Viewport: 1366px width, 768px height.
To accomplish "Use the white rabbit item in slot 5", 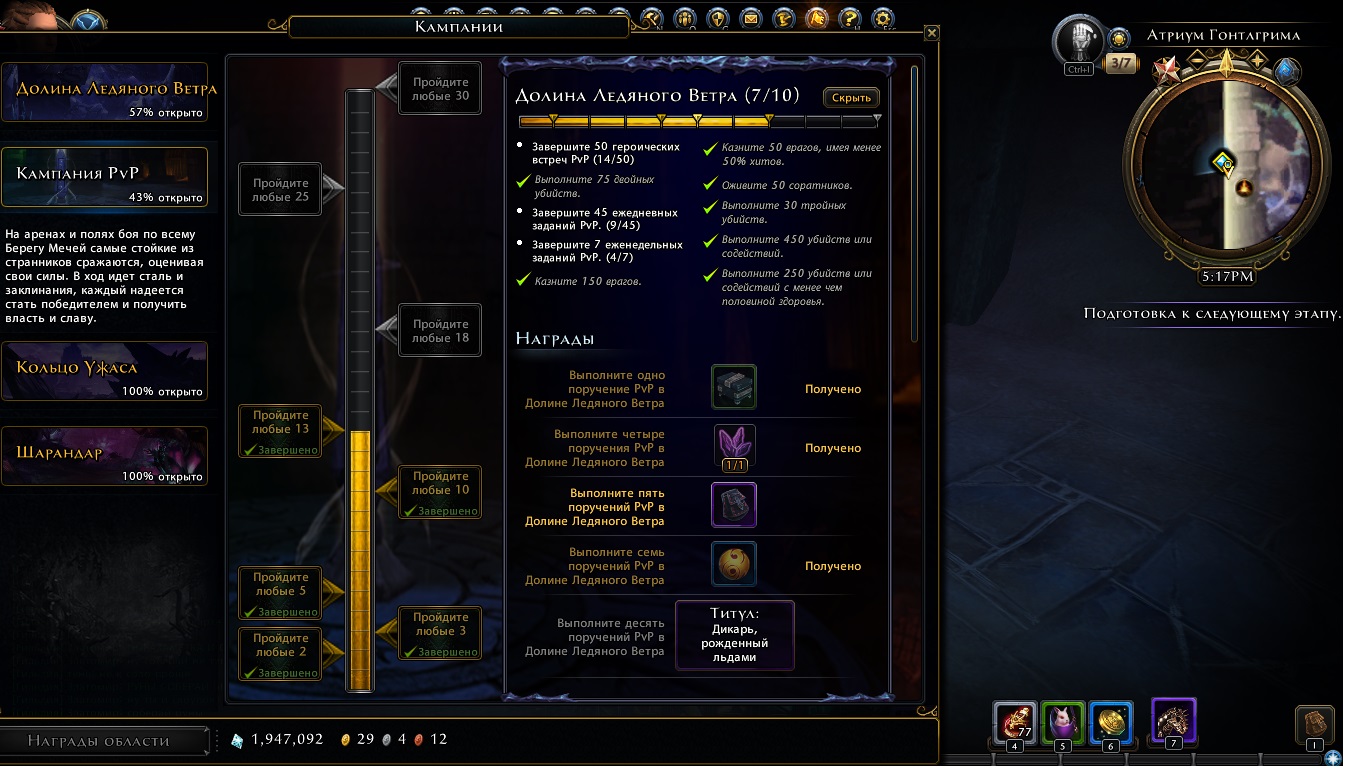I will coord(1061,721).
